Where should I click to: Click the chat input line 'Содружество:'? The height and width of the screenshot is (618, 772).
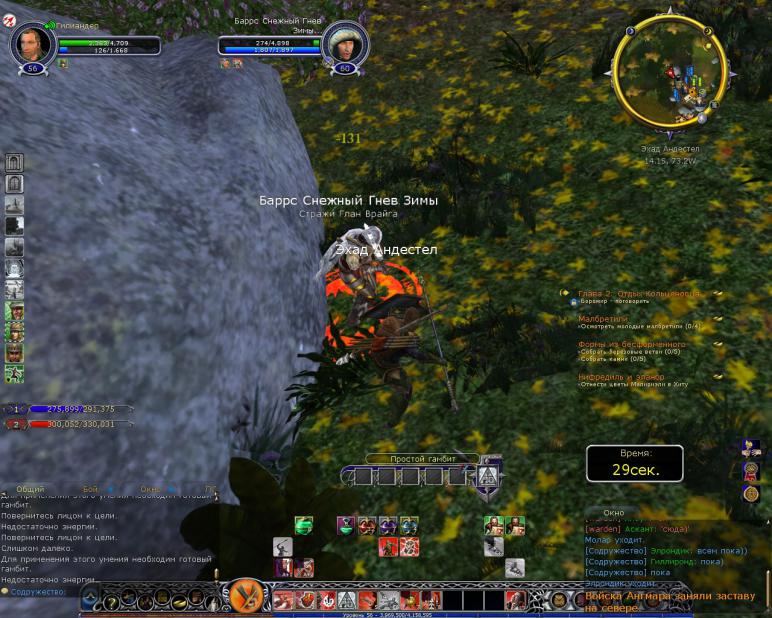[x=40, y=591]
